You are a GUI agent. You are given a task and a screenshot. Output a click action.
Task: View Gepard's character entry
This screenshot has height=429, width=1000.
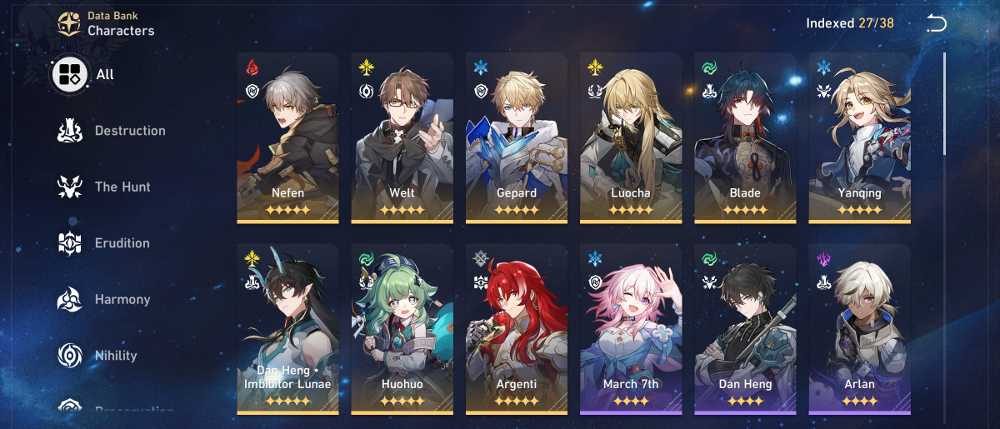pyautogui.click(x=516, y=138)
